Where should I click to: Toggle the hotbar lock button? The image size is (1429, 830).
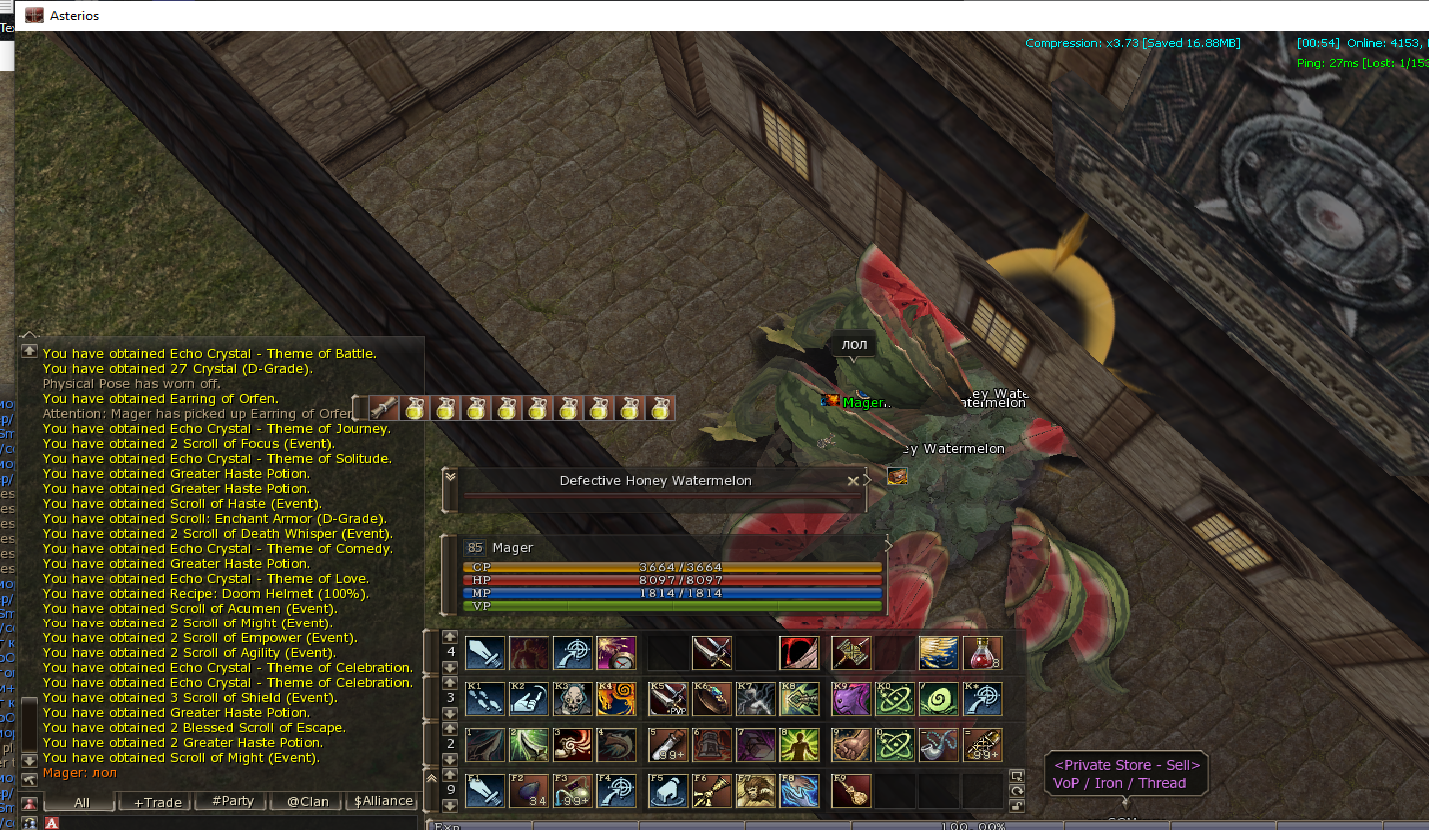click(1017, 805)
